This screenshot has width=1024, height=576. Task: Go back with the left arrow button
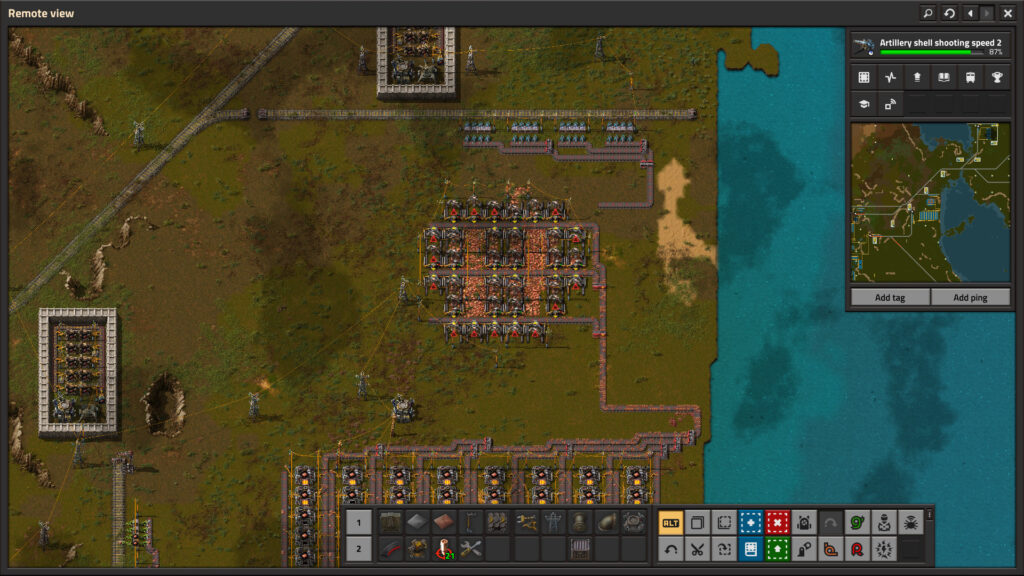pos(969,13)
